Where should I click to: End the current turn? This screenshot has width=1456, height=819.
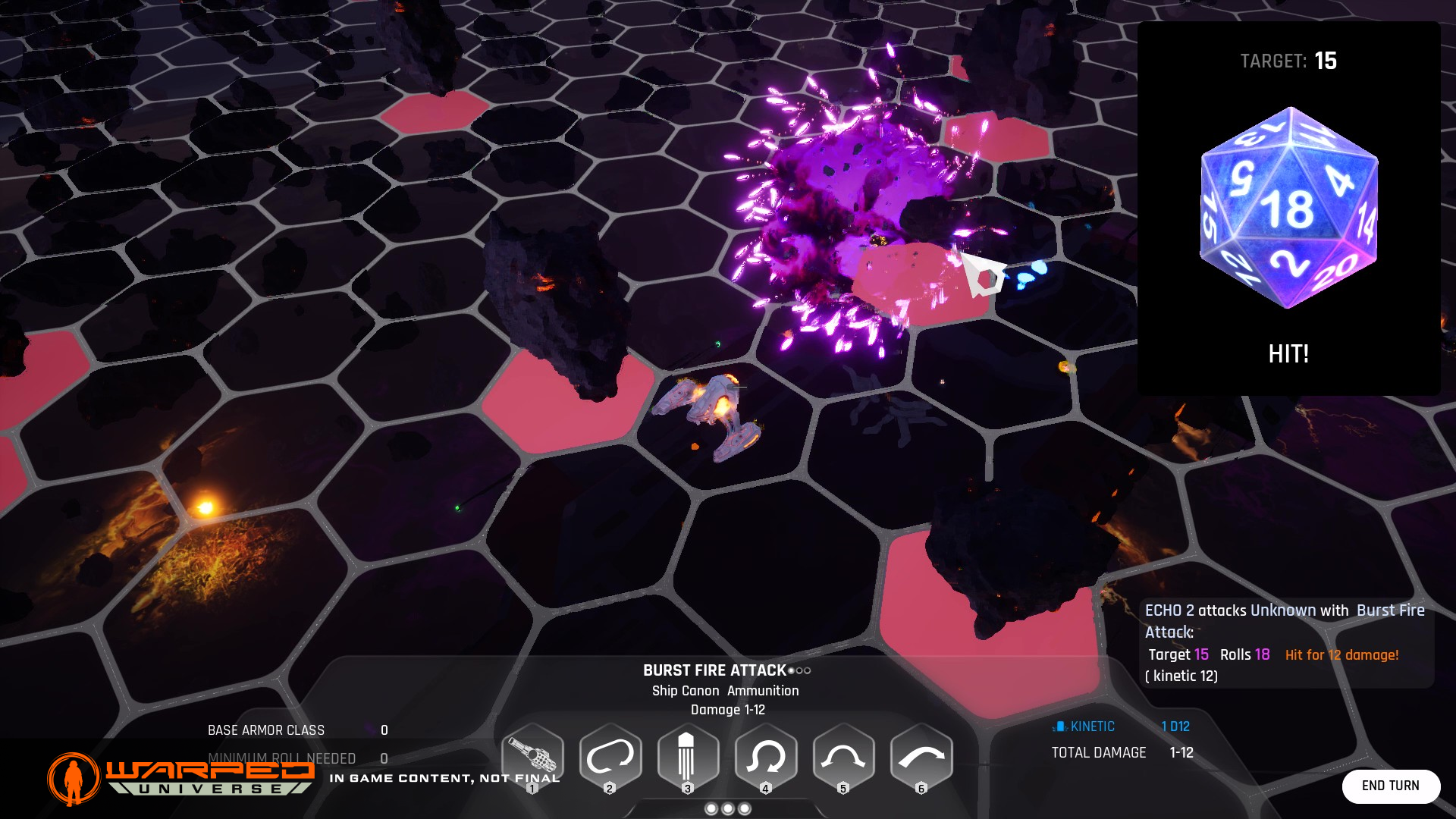[1390, 786]
